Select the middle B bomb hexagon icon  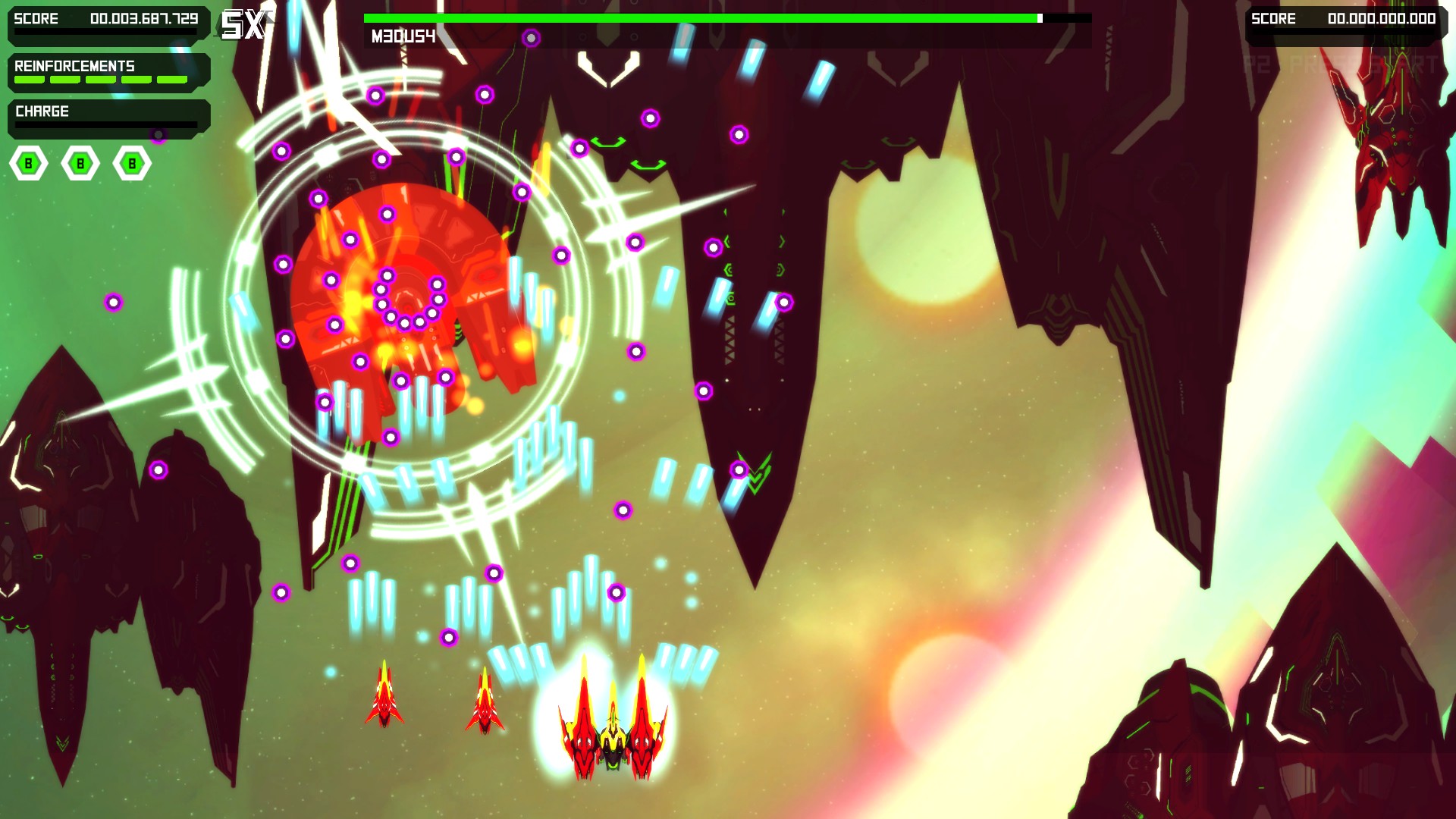coord(80,162)
